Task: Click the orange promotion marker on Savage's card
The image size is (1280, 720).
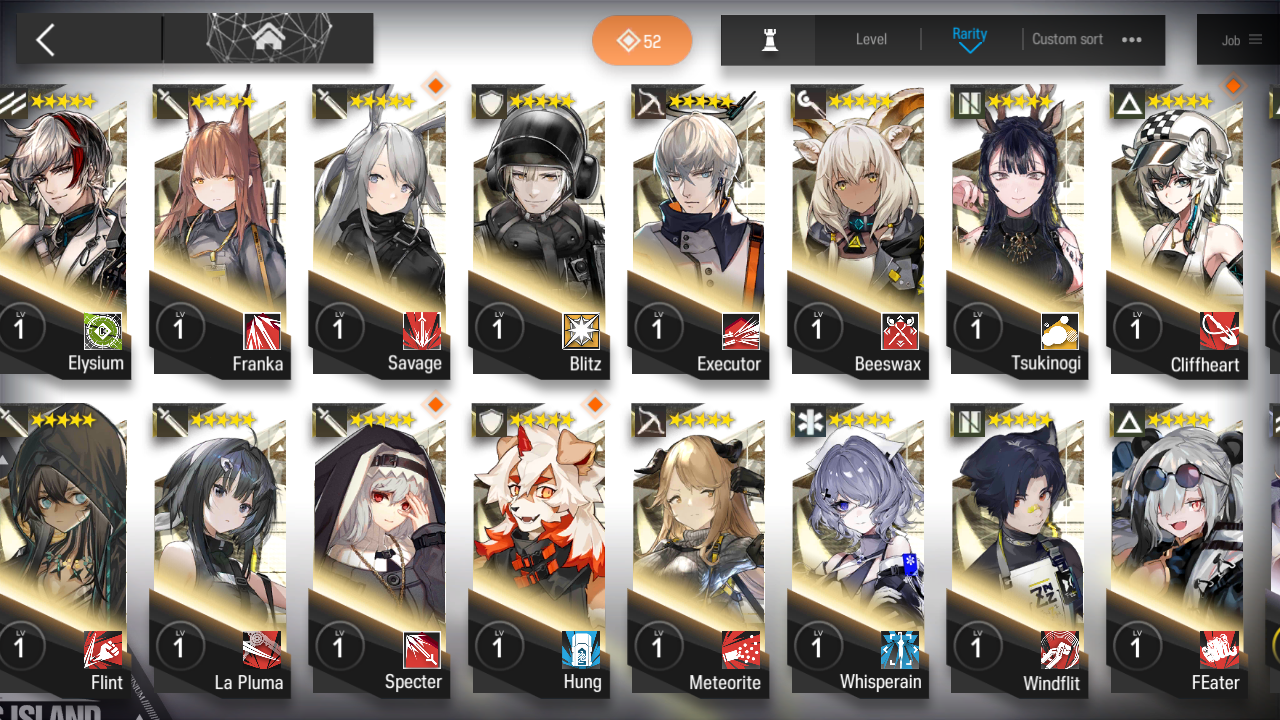Action: tap(435, 86)
